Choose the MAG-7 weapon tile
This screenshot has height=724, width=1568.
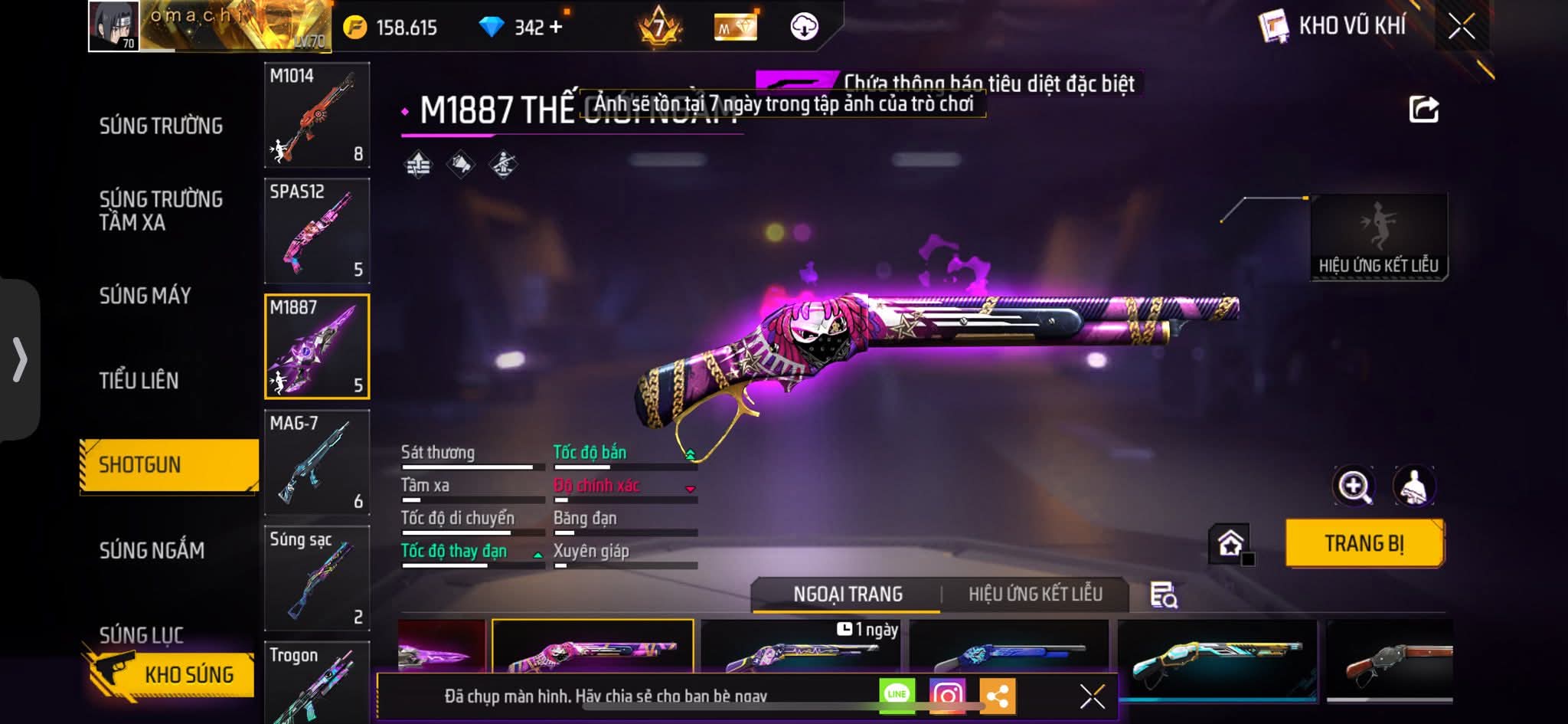(x=317, y=462)
